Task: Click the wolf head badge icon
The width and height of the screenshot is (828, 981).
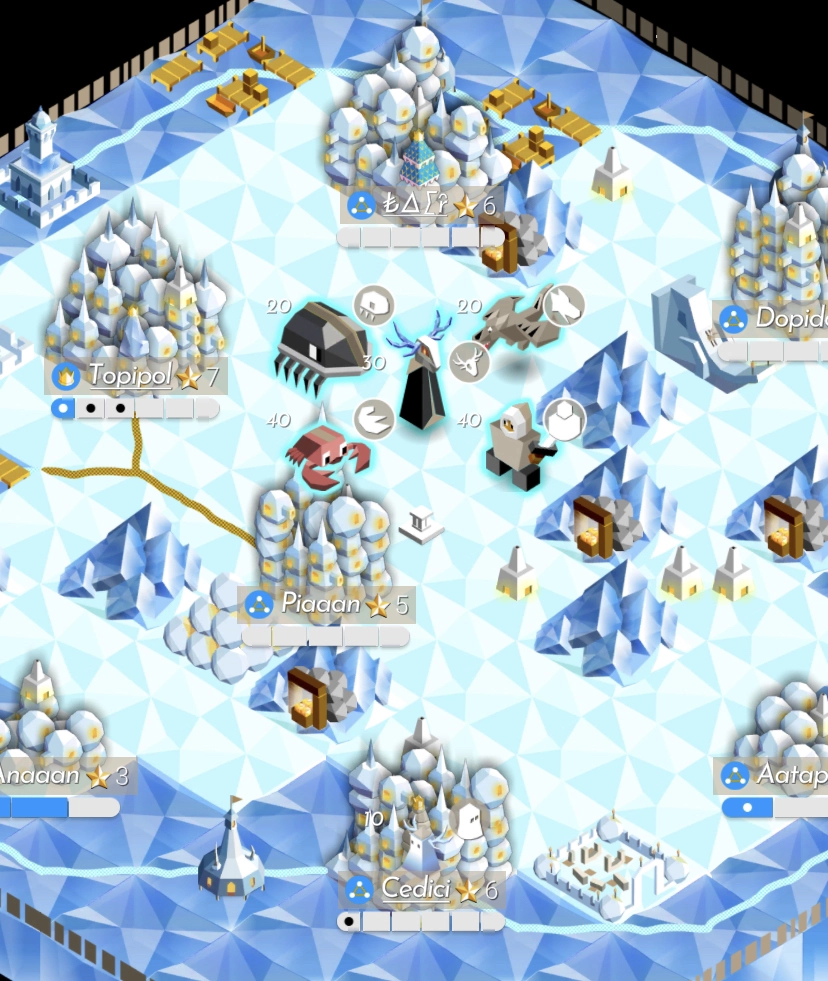Action: click(x=562, y=304)
